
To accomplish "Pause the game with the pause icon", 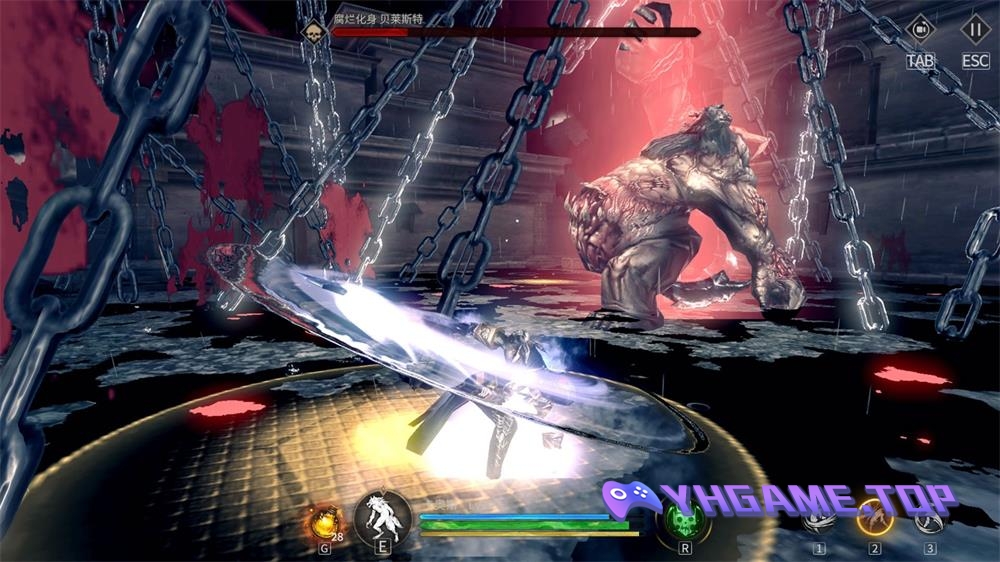I will click(975, 29).
